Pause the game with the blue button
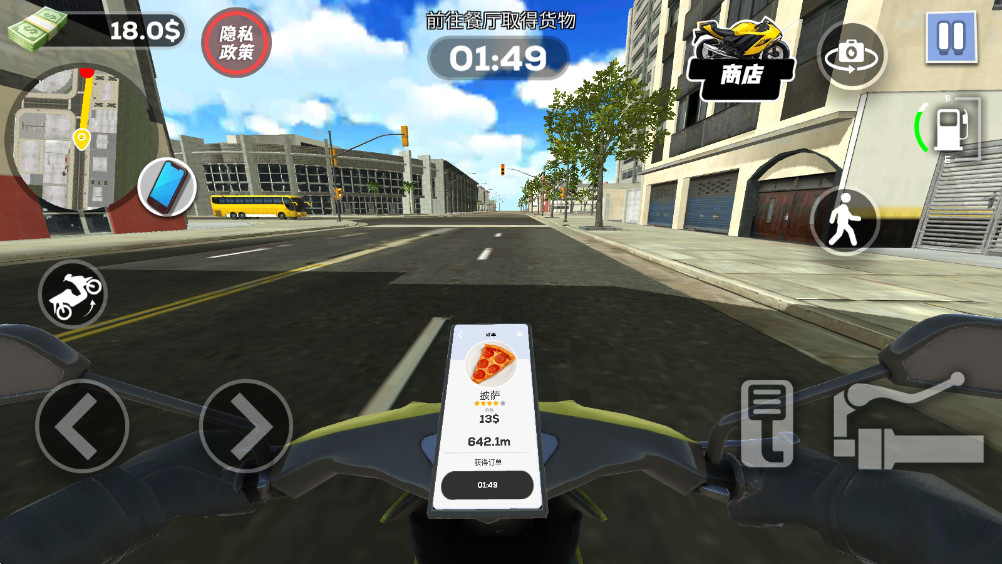The image size is (1002, 564). click(x=950, y=38)
